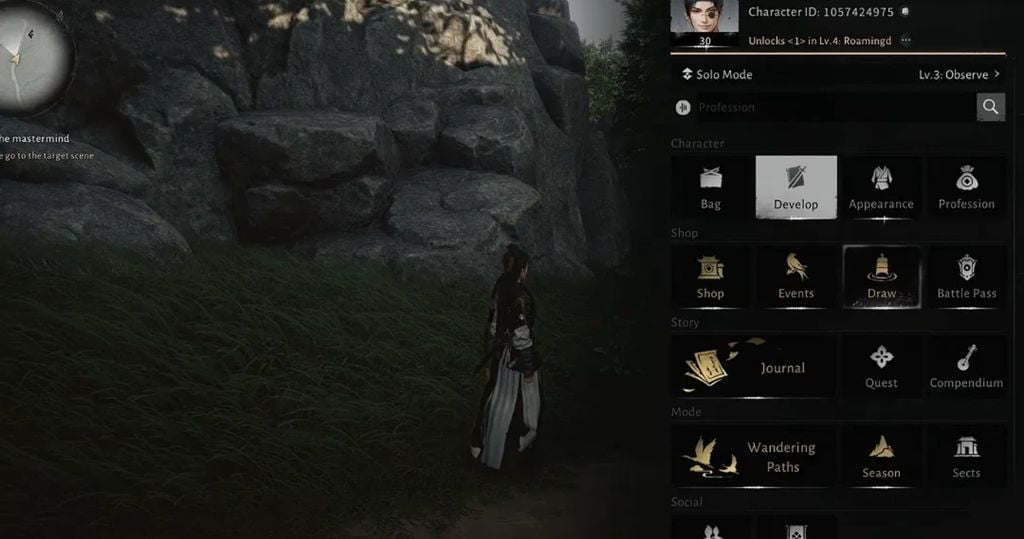The image size is (1024, 539).
Task: Open the Quest log
Action: click(881, 367)
